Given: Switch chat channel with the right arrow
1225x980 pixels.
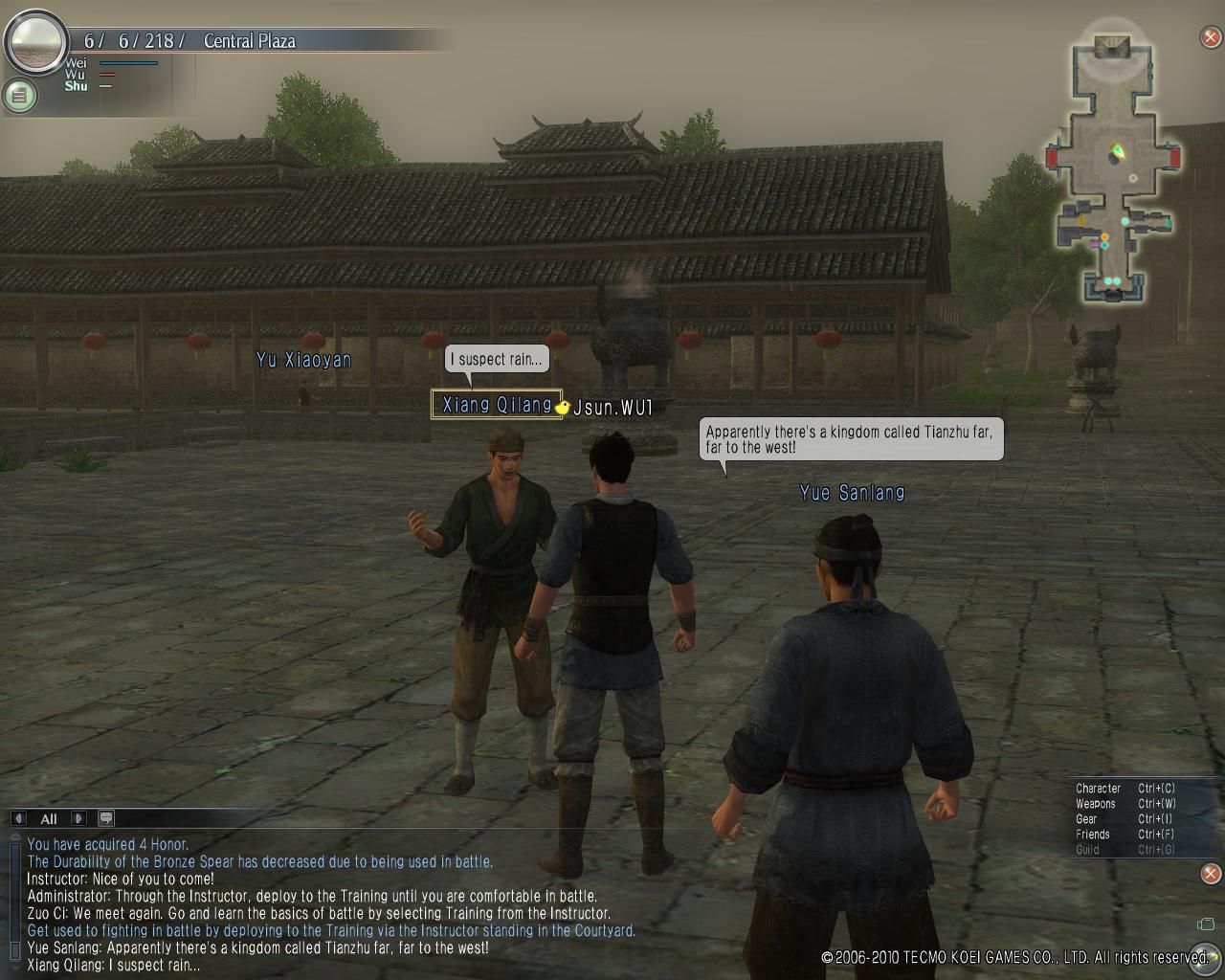Looking at the screenshot, I should tap(79, 818).
